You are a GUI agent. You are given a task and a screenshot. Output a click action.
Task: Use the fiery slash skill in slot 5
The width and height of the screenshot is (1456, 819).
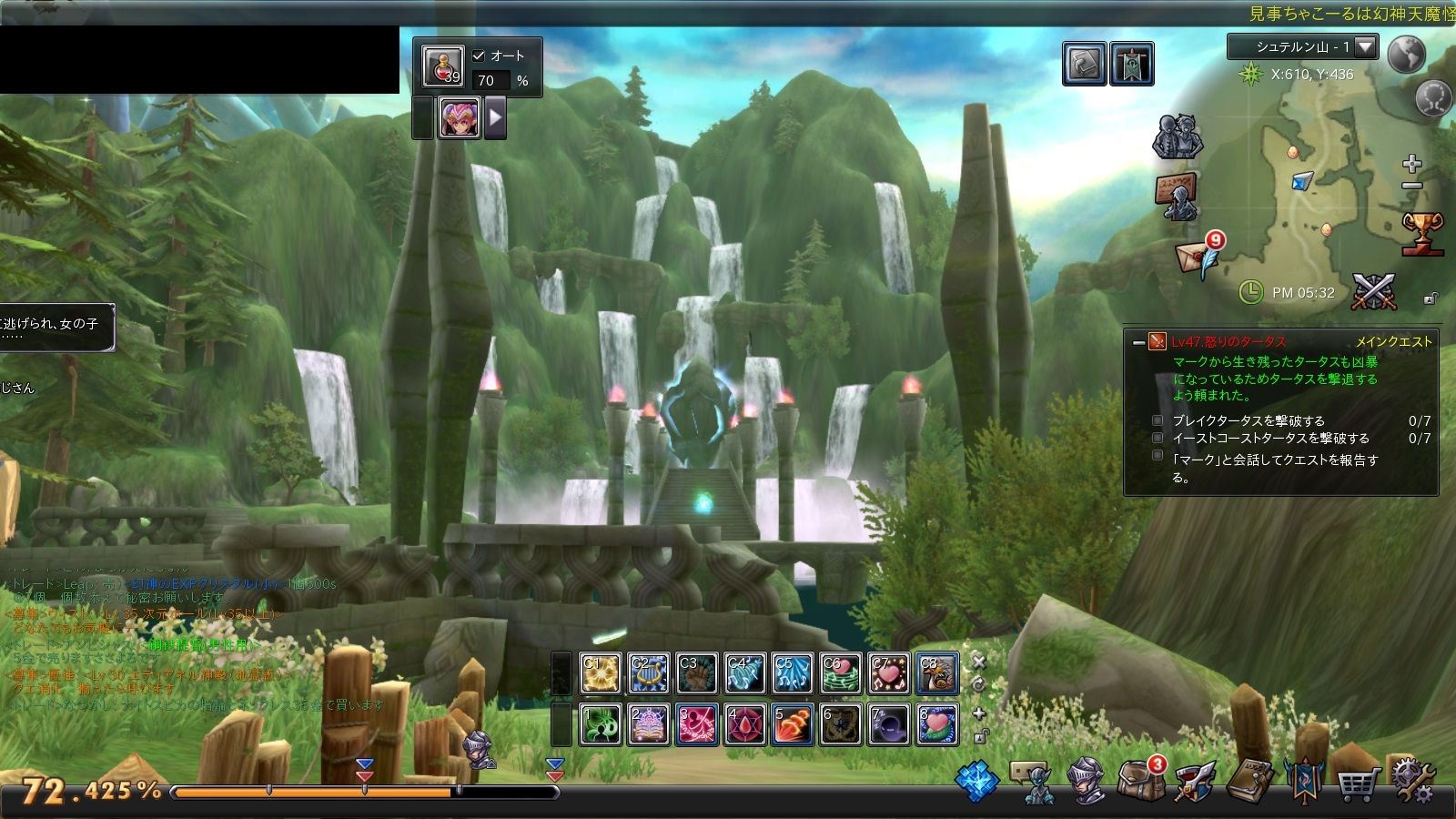pyautogui.click(x=792, y=725)
